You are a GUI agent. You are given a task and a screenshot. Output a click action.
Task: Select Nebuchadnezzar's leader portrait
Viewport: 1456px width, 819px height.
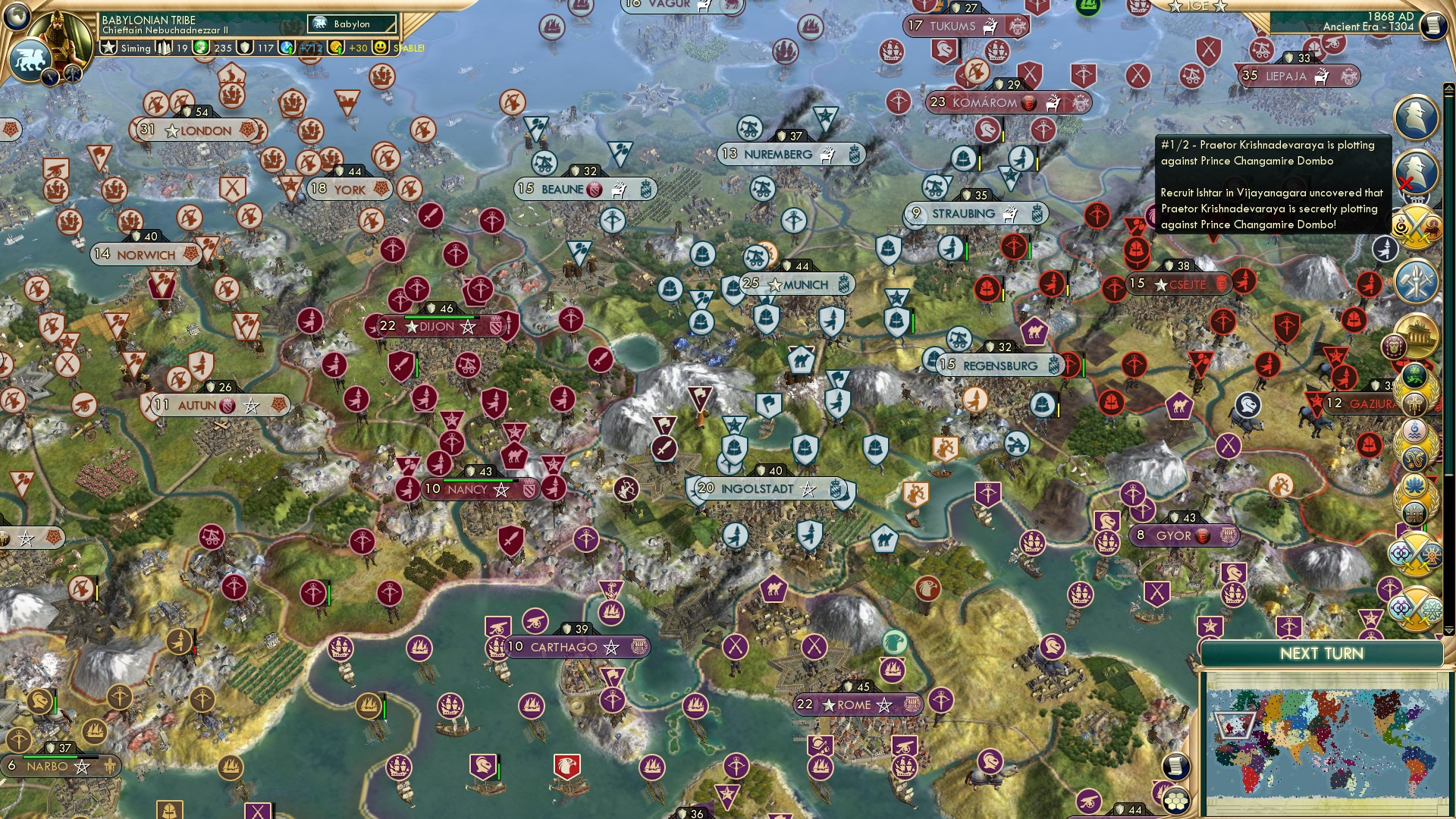tap(61, 32)
